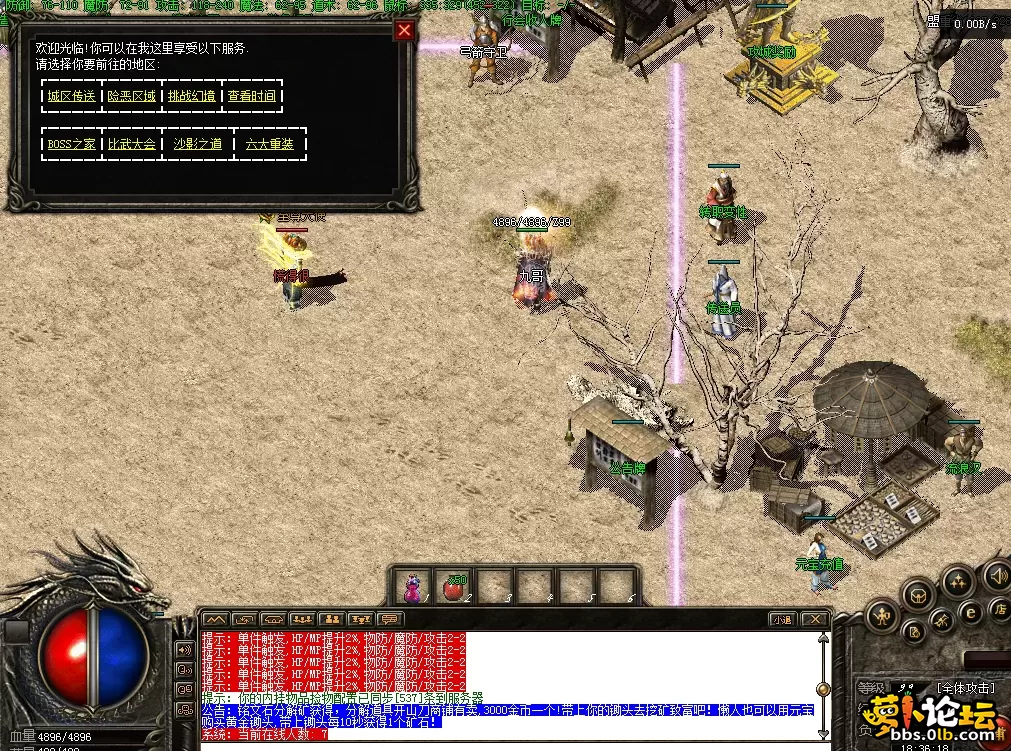
Task: Open the skills sparkle icon
Action: coord(958,581)
